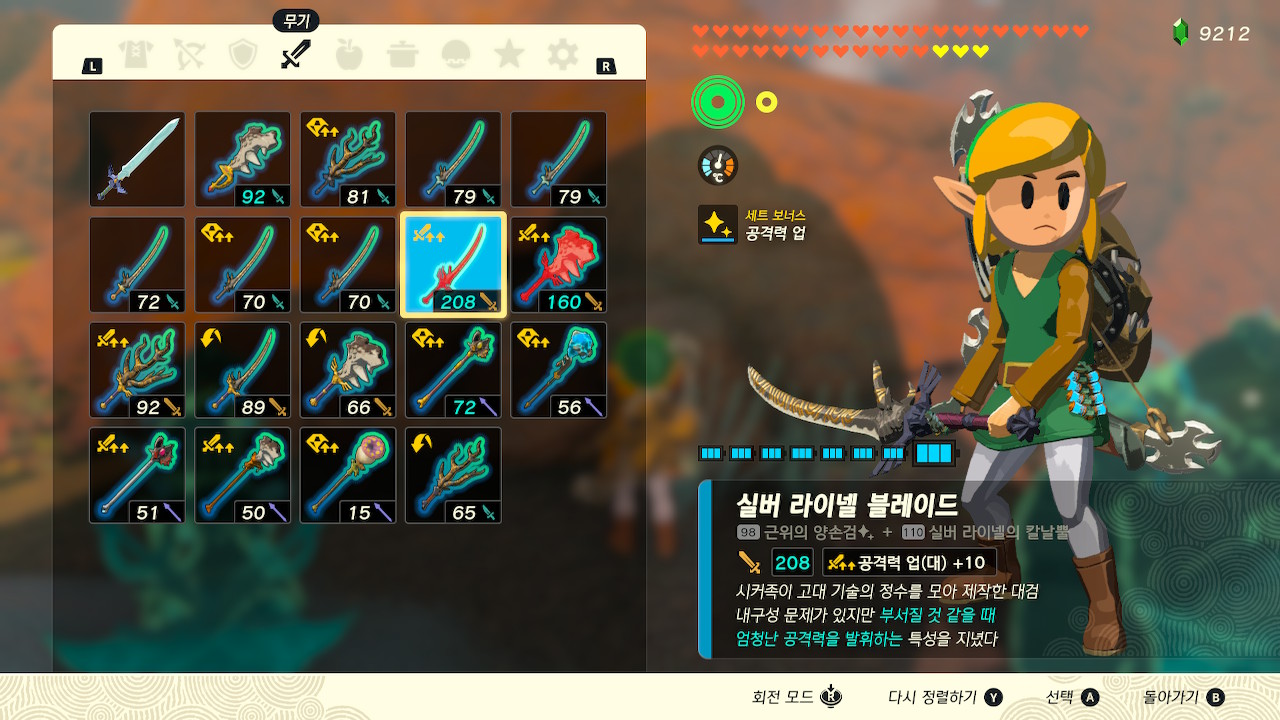Open the apple materials tab
This screenshot has width=1280, height=720.
[349, 54]
